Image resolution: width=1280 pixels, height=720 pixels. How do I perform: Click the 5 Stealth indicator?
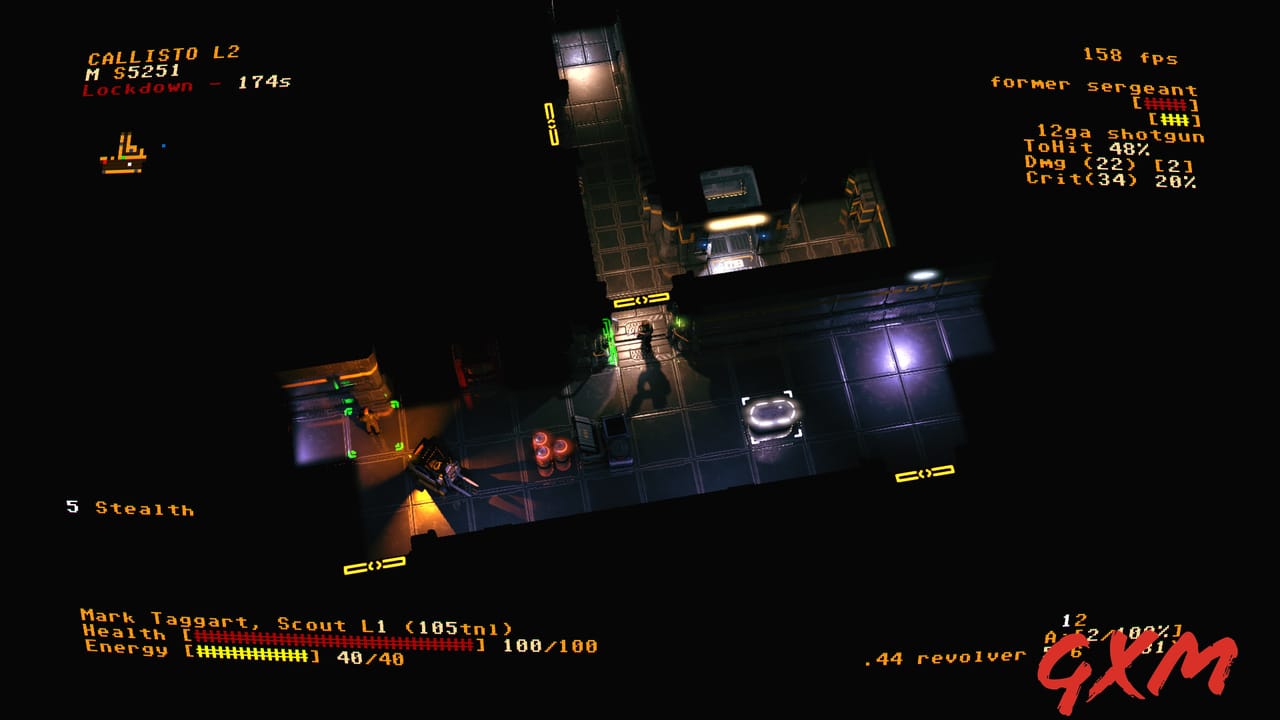[x=128, y=510]
